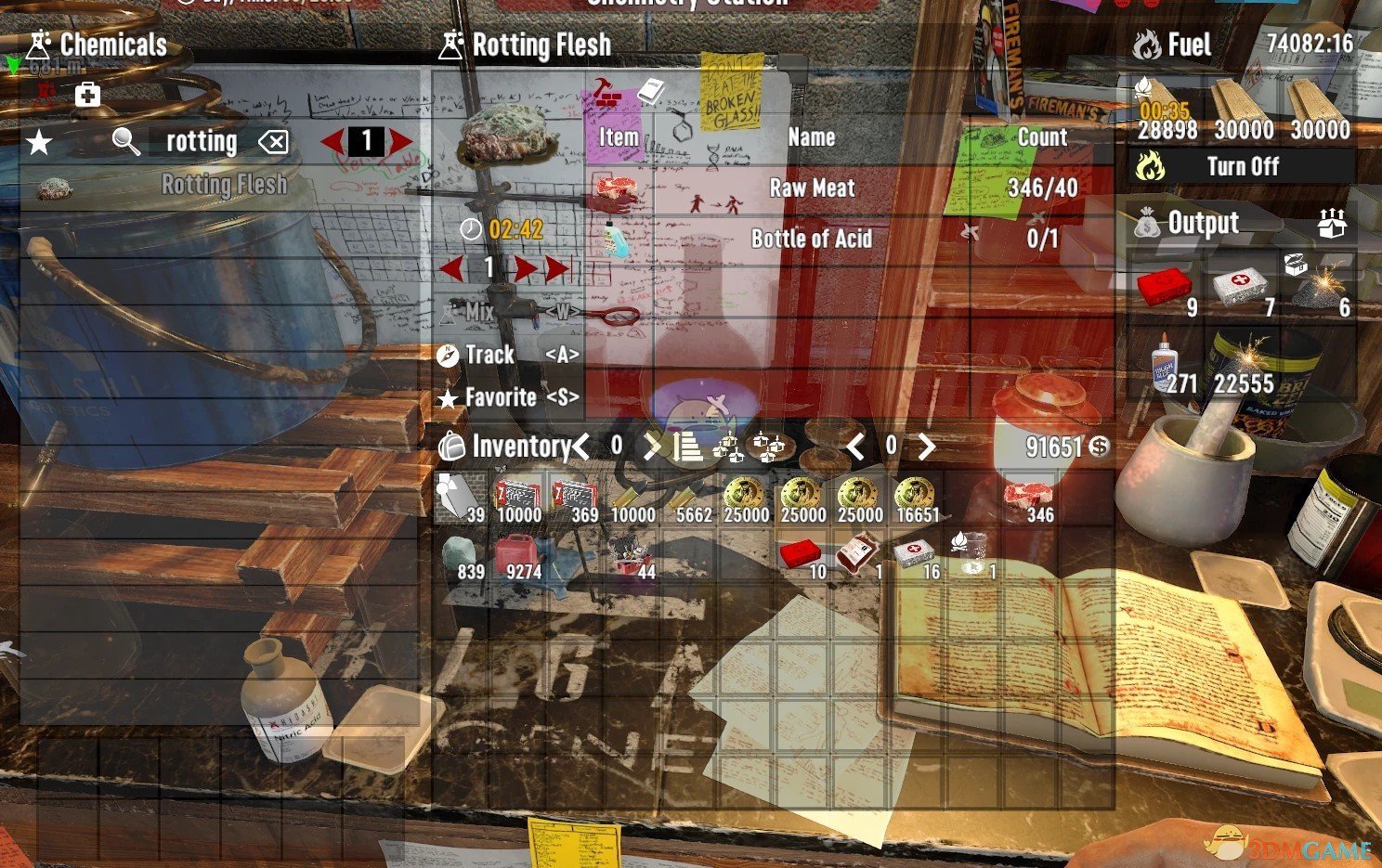The image size is (1382, 868).
Task: Click right chevron beside inventory counter zero
Action: (653, 447)
